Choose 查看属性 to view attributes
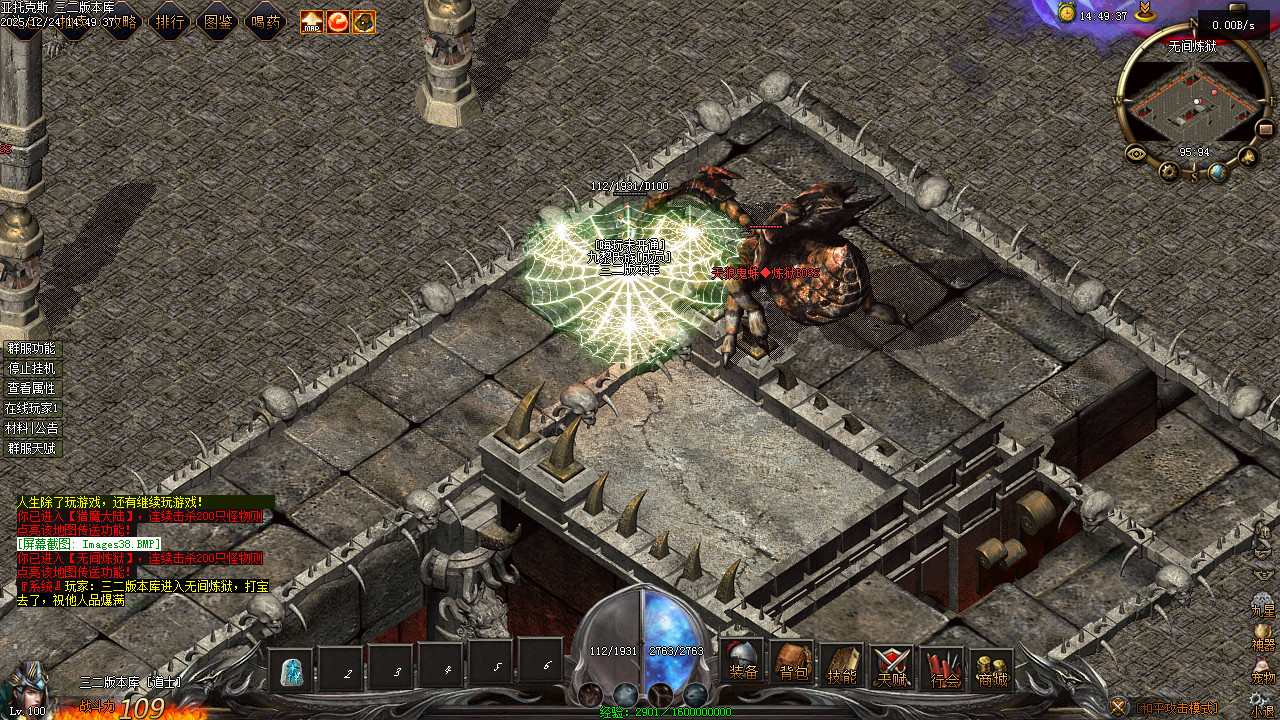This screenshot has height=720, width=1280. tap(32, 388)
